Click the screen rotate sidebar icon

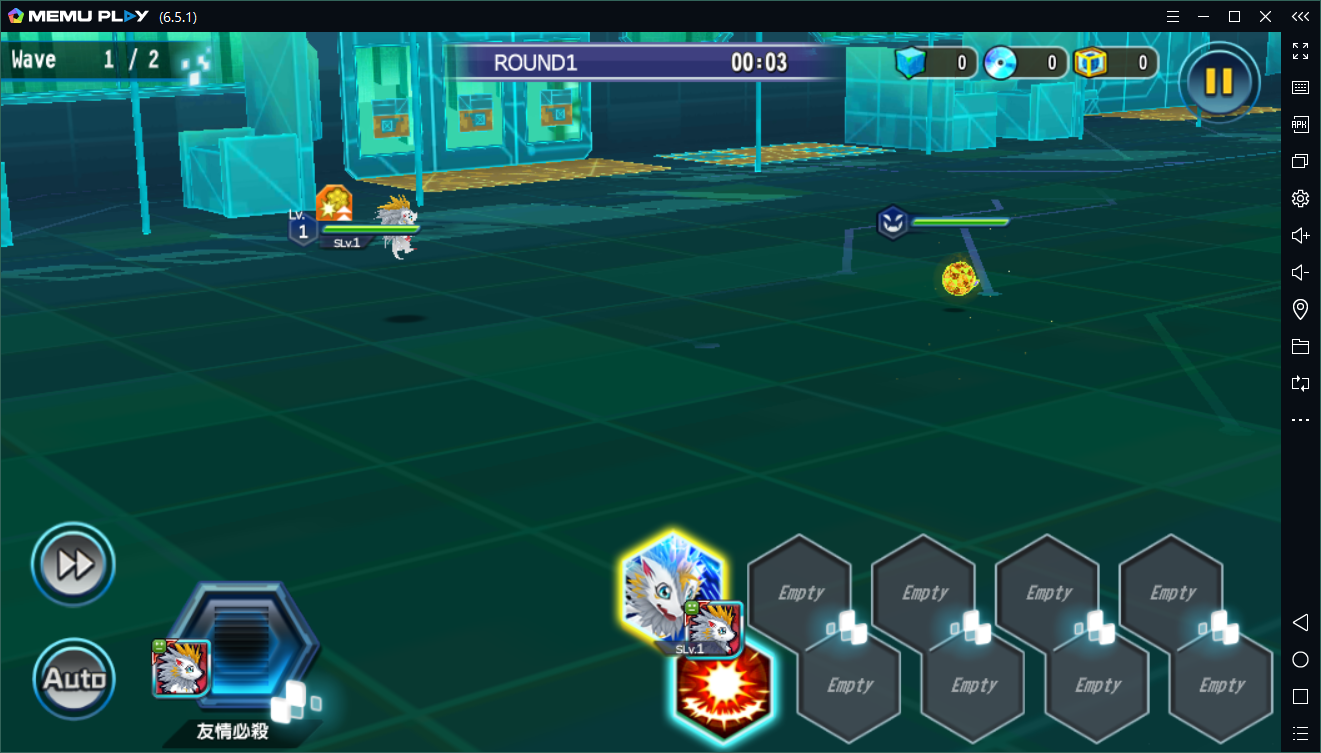coord(1300,383)
